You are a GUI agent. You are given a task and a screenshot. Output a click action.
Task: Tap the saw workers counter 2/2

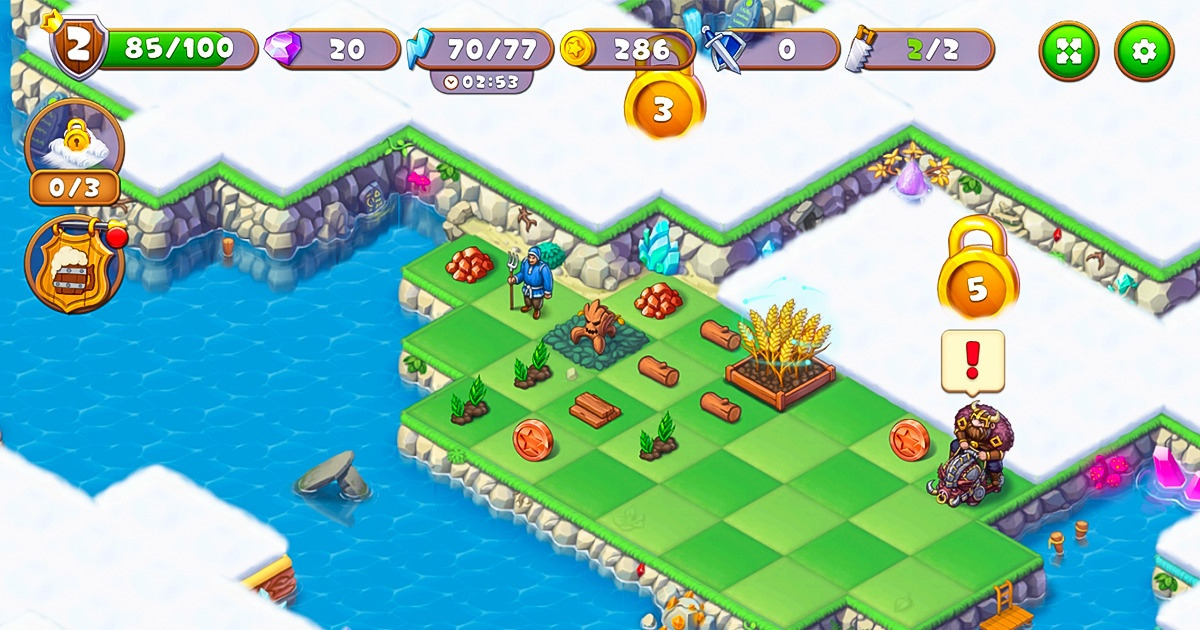click(x=920, y=49)
